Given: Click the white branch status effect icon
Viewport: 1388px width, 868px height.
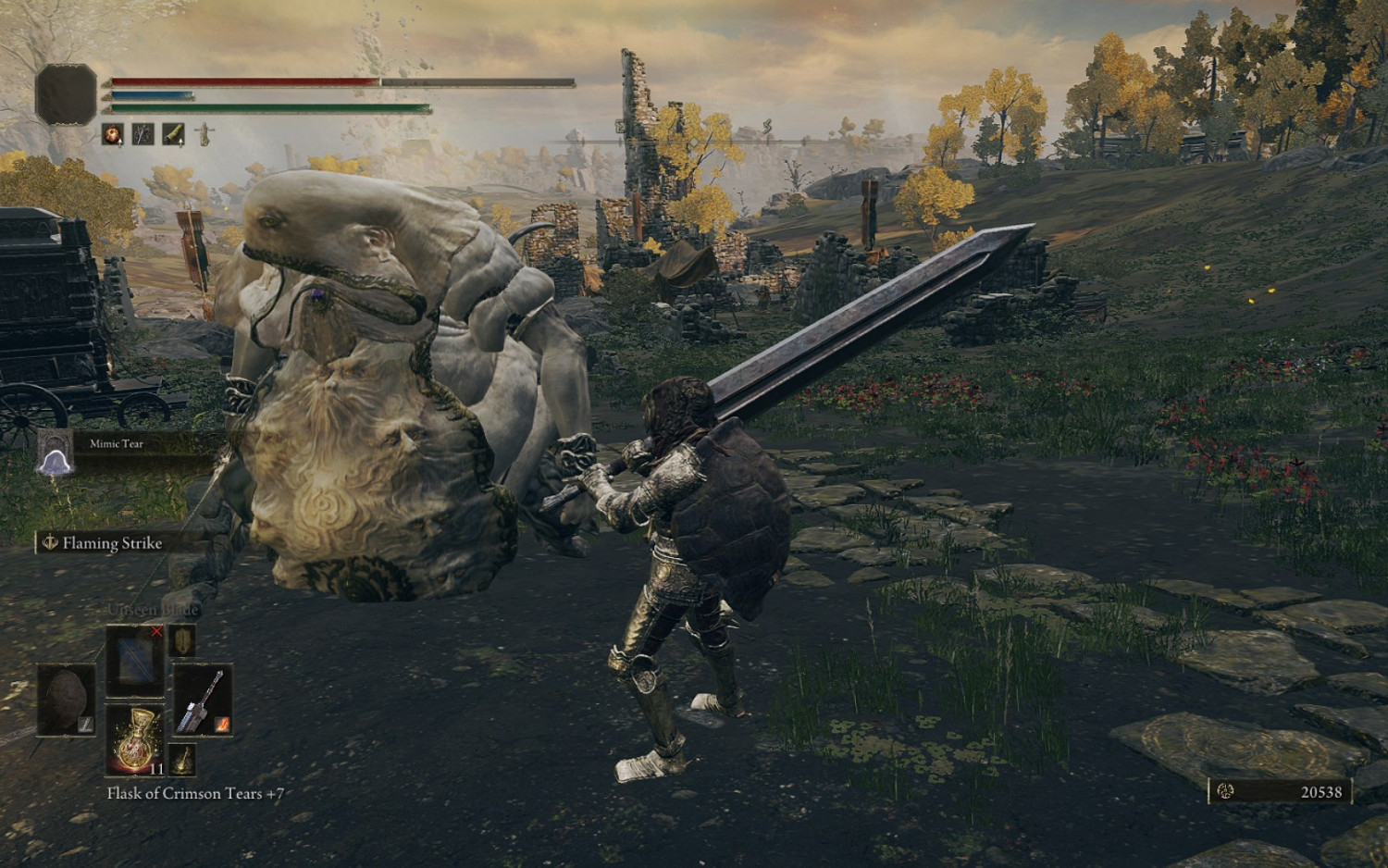Looking at the screenshot, I should tap(143, 135).
